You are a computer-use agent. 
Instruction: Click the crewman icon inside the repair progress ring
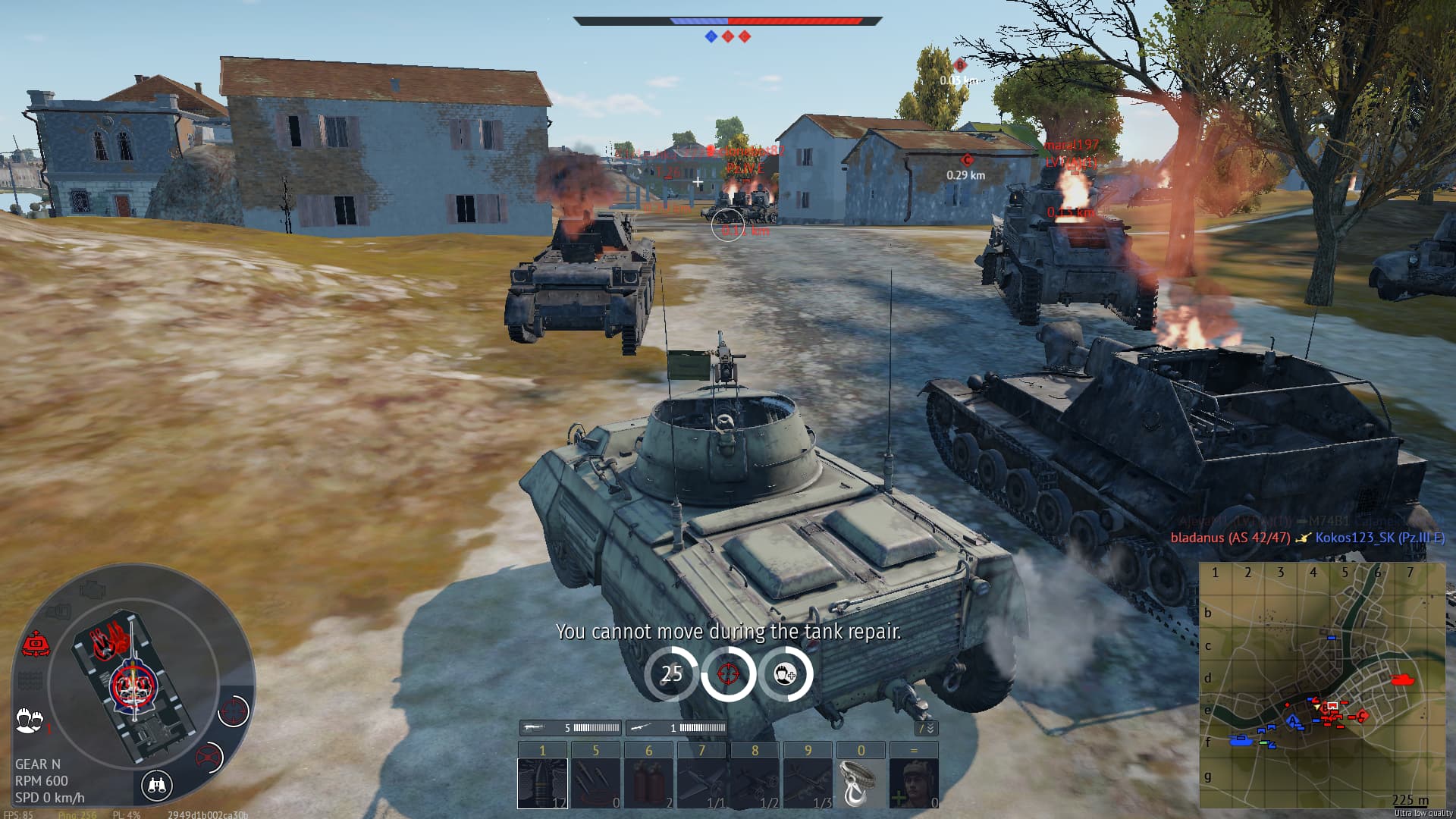click(783, 672)
